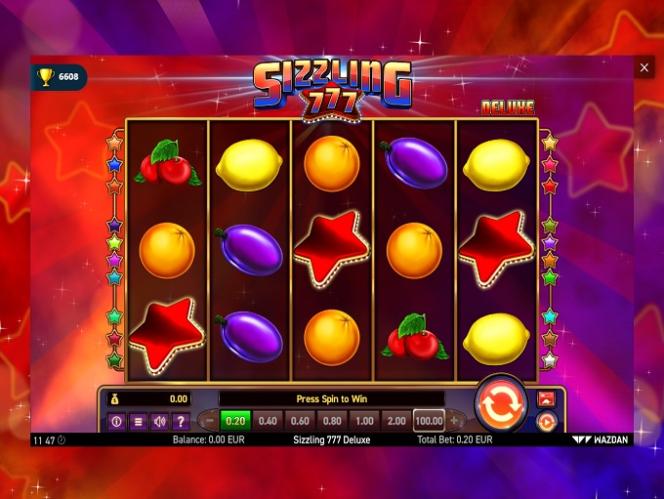Close the game with the X button
This screenshot has height=499, width=664.
[644, 68]
